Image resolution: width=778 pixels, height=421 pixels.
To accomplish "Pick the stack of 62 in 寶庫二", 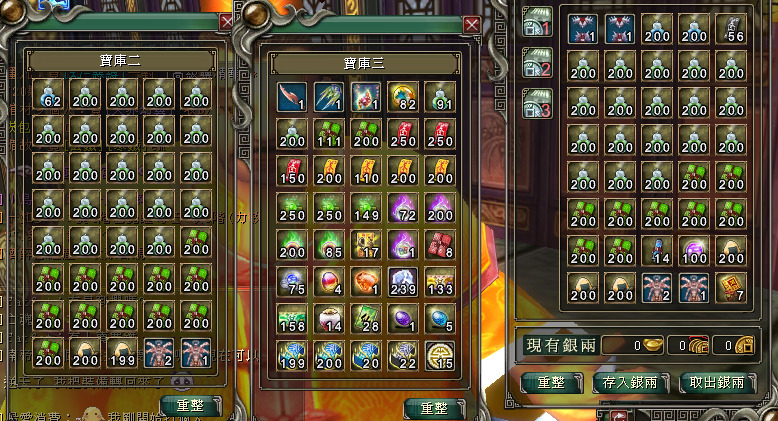I will click(x=48, y=95).
